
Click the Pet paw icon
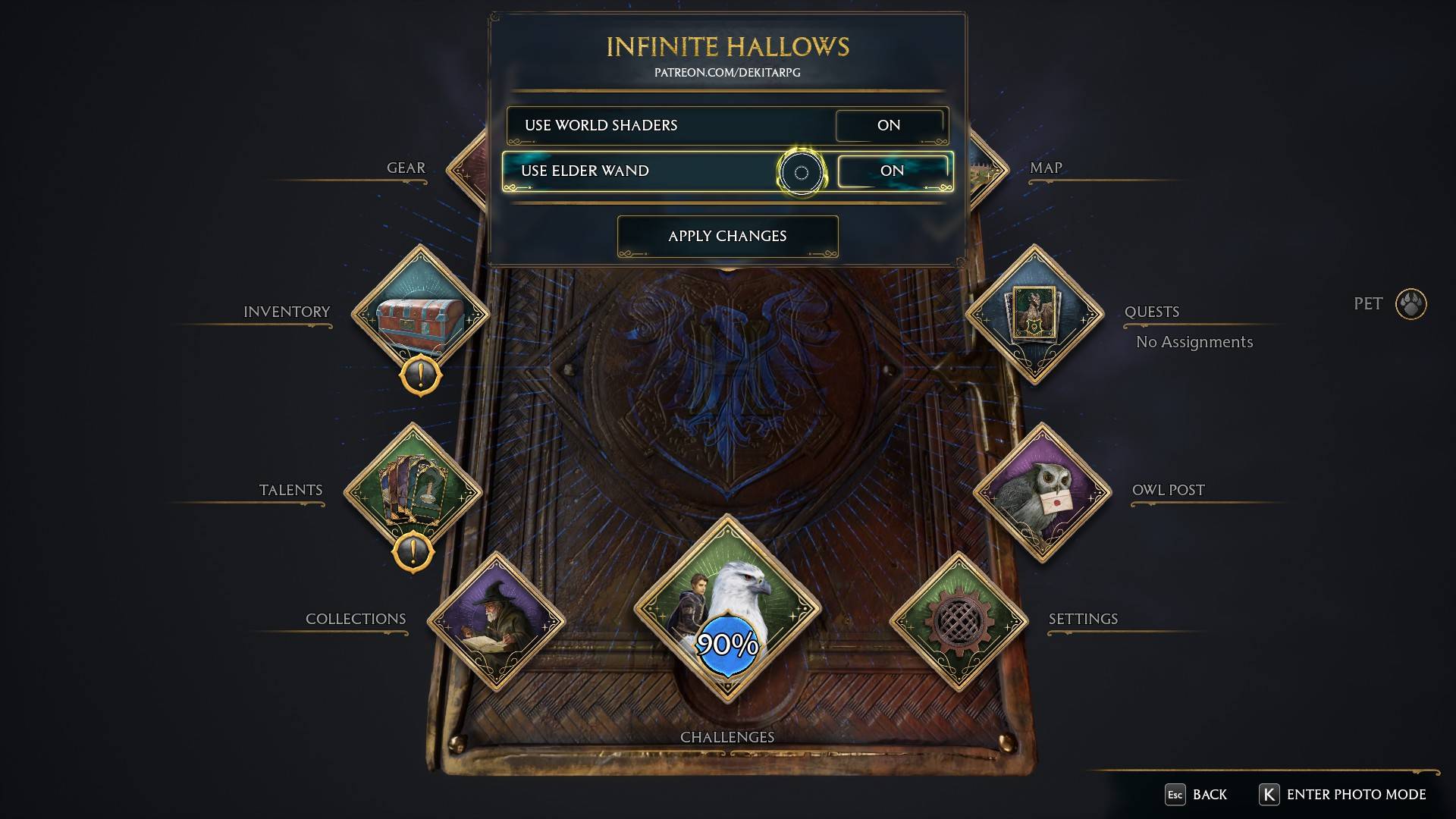point(1412,303)
